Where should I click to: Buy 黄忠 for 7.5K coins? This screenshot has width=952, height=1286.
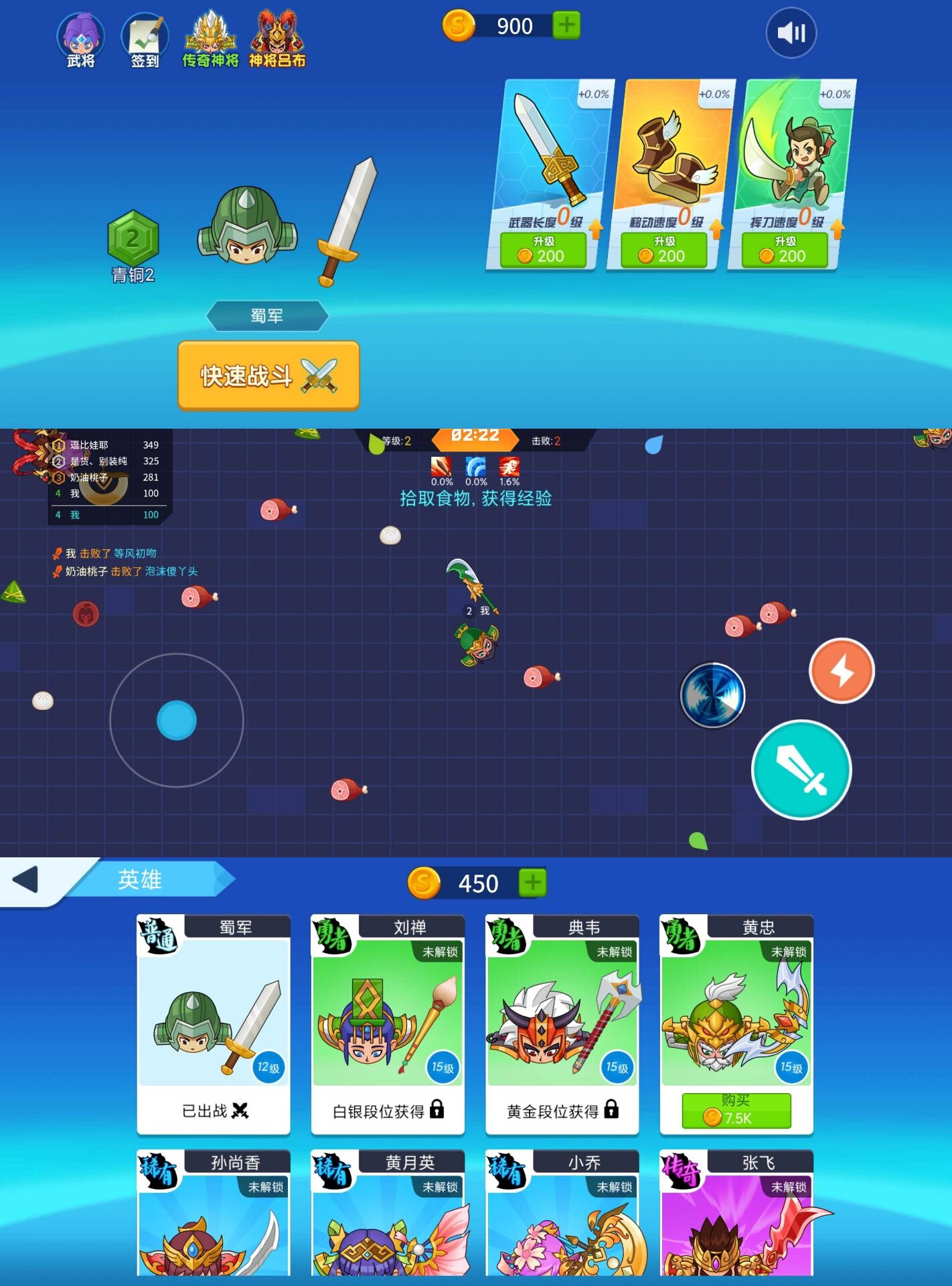pyautogui.click(x=736, y=1111)
